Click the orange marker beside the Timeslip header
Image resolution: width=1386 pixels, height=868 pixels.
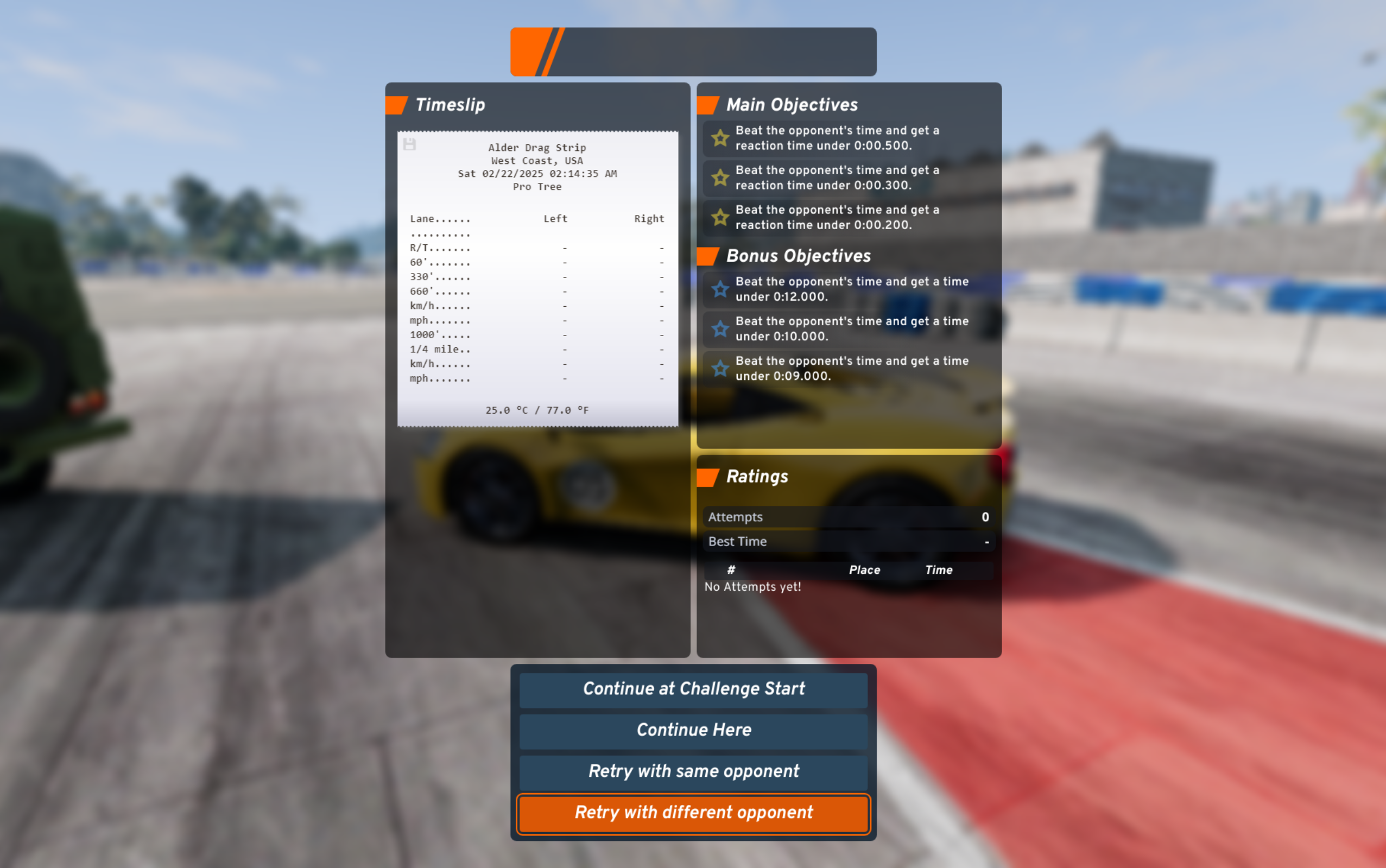point(396,104)
